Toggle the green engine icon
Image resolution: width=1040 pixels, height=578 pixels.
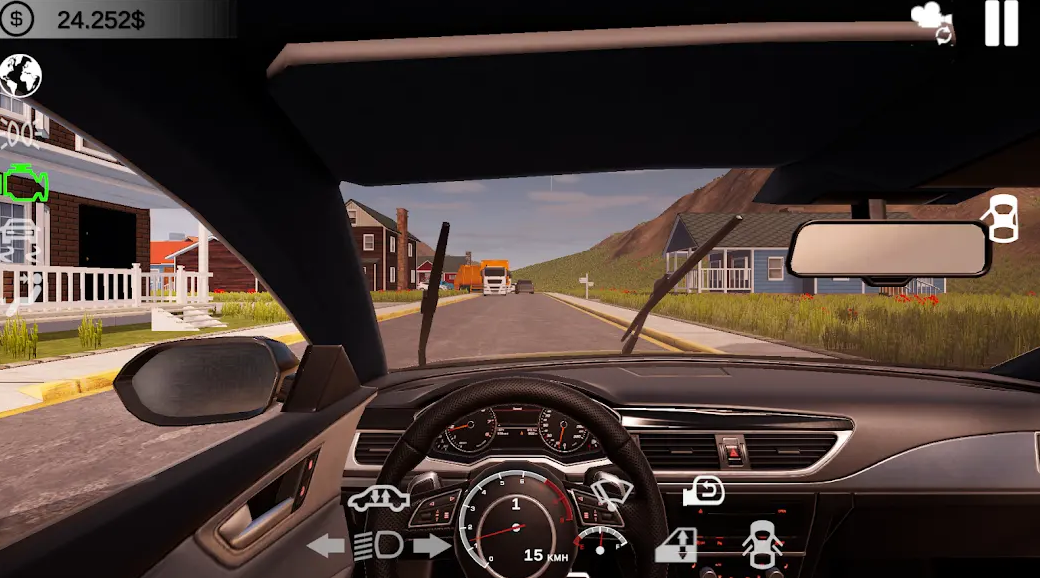[x=25, y=184]
